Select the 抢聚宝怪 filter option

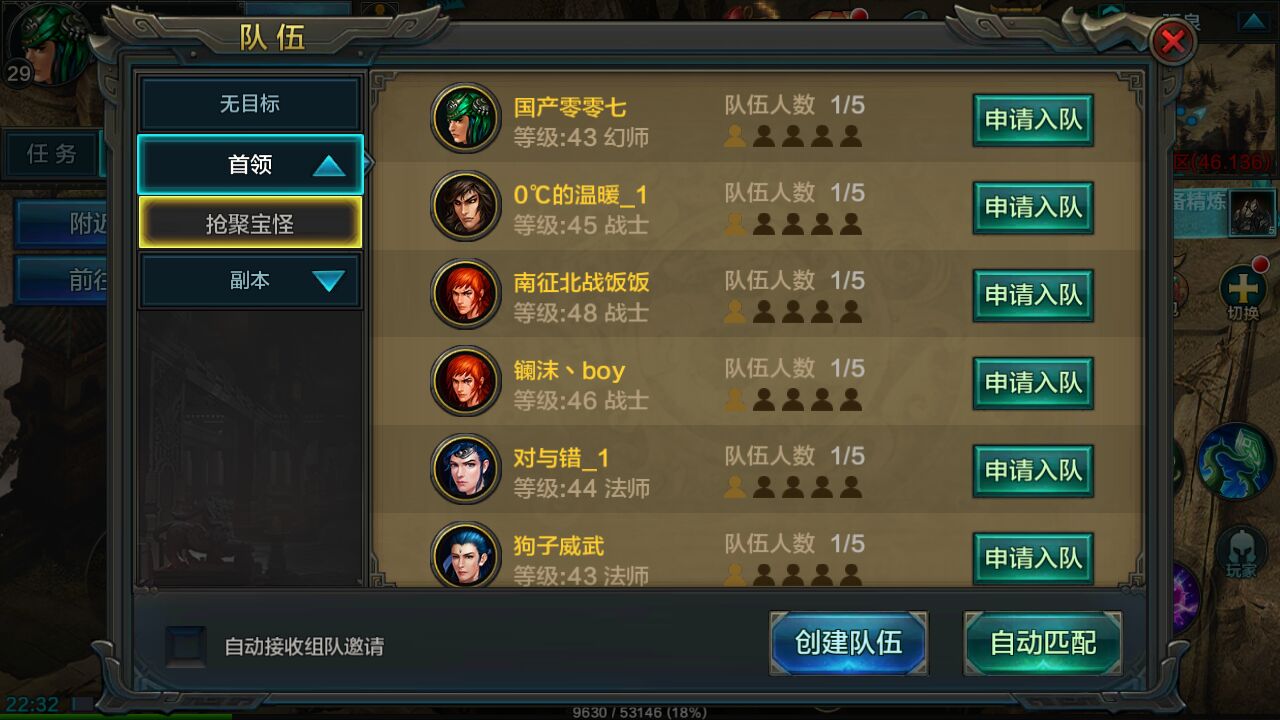point(249,222)
